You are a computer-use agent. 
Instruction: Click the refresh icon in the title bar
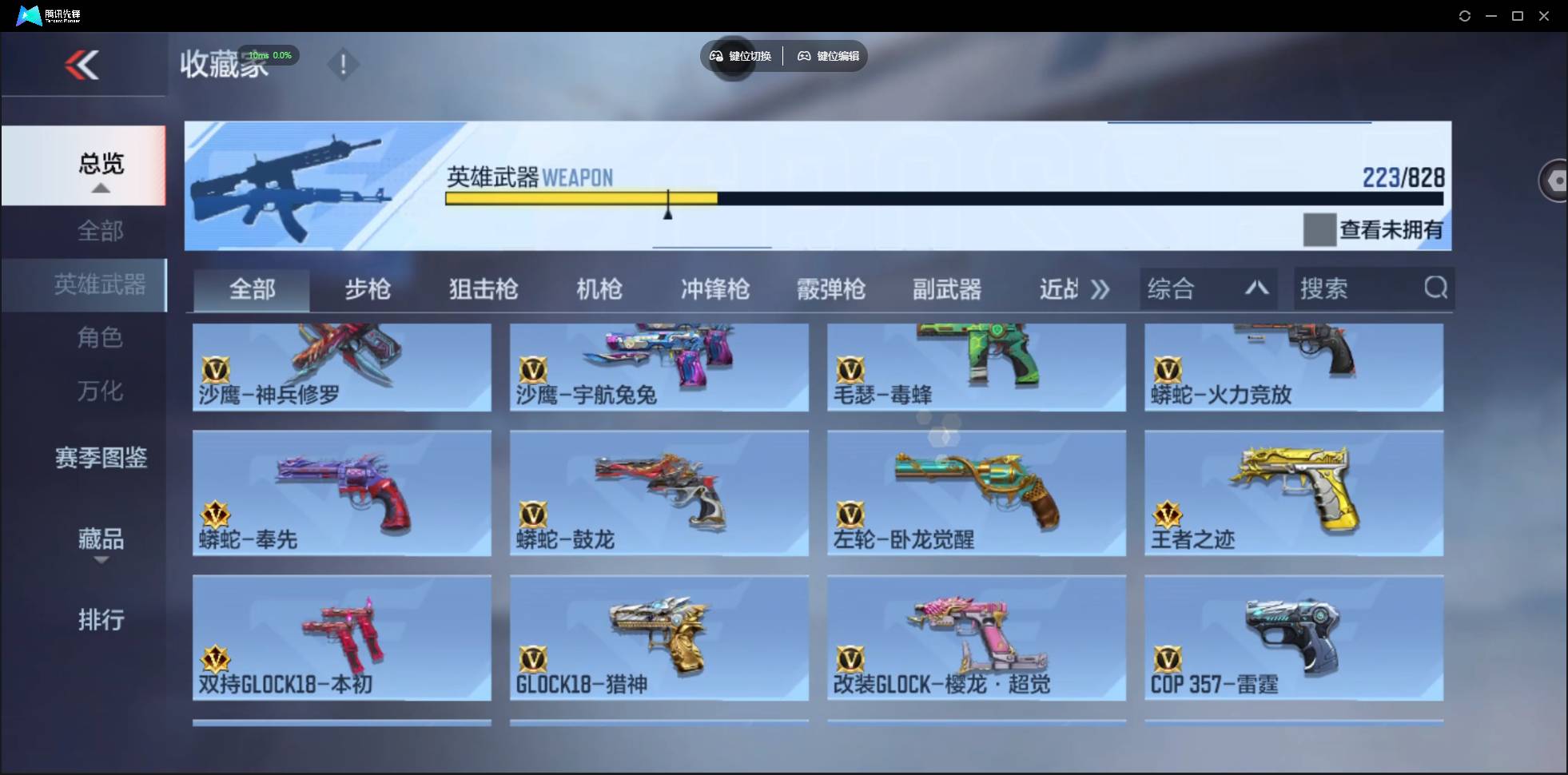1466,15
